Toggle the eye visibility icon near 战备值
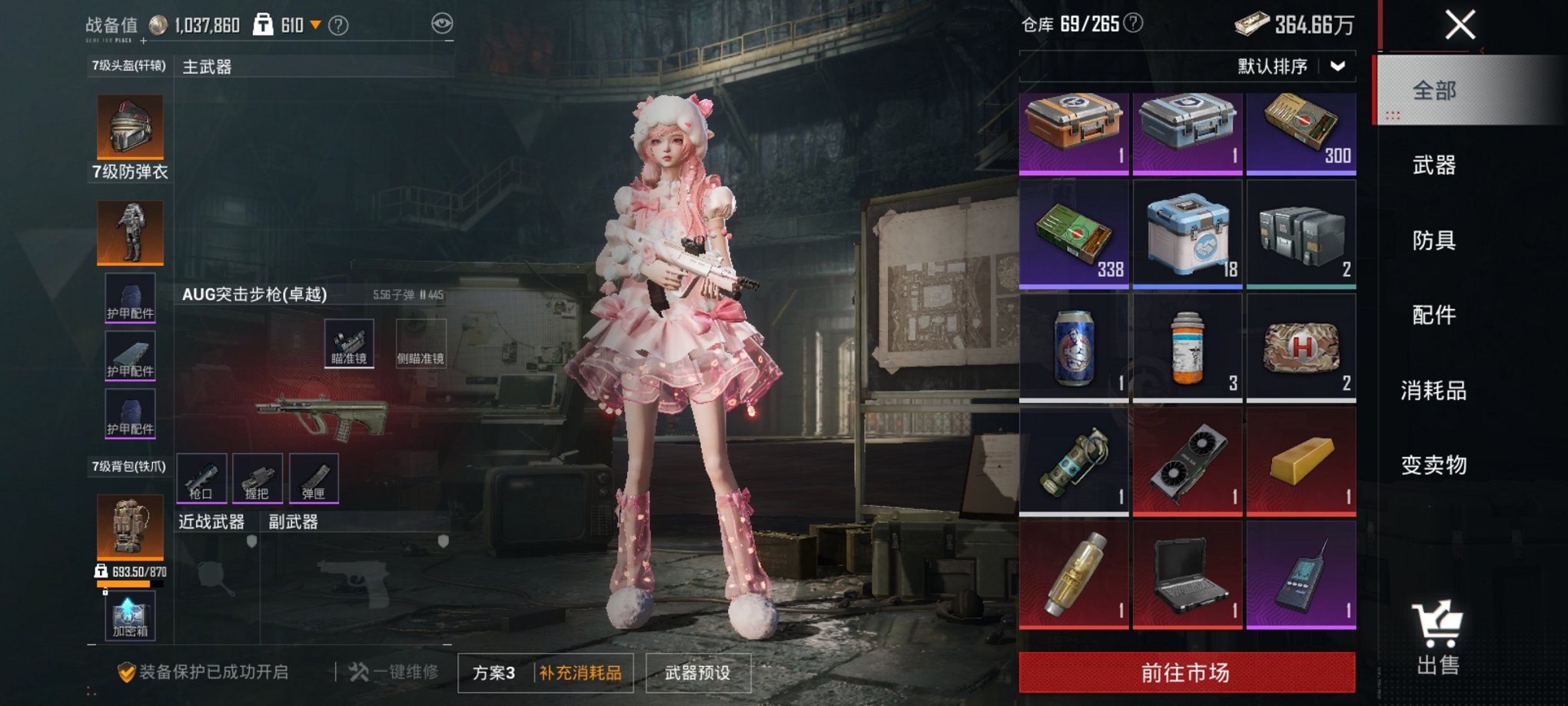 point(440,24)
